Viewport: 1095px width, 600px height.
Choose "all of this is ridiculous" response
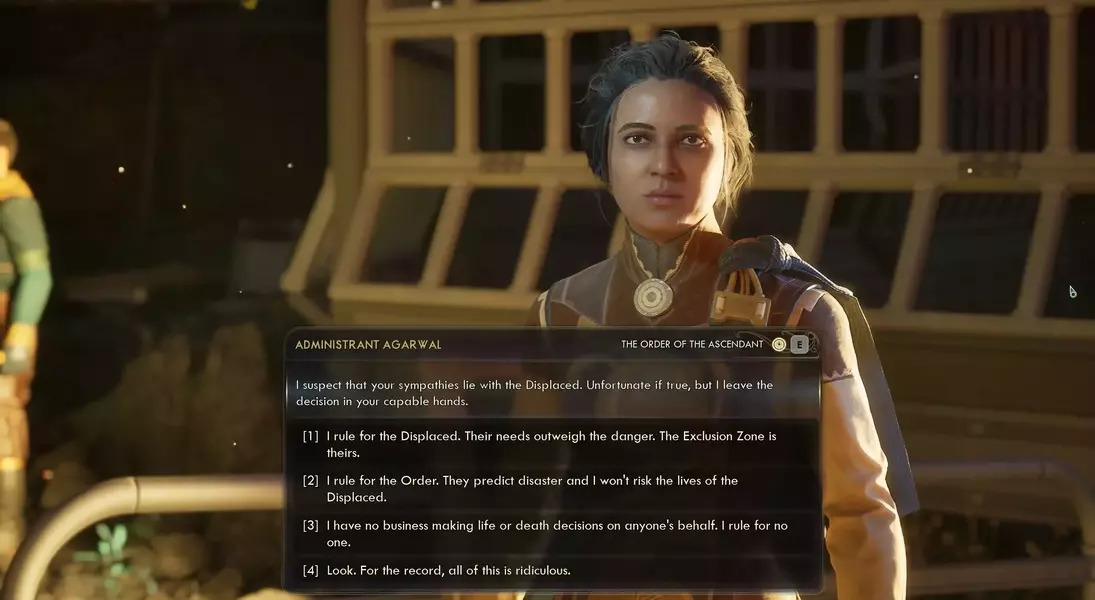coord(448,570)
